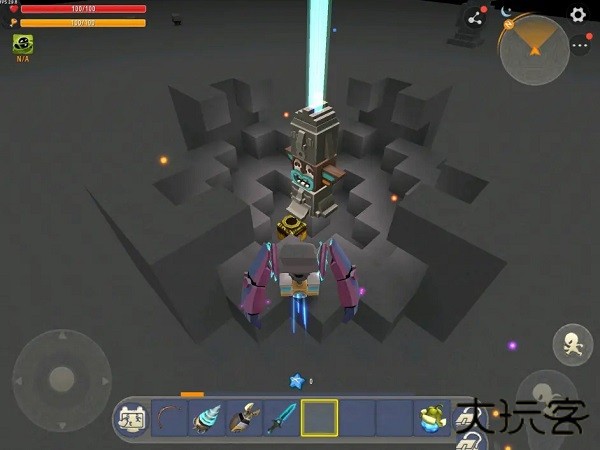Pick the green and yellow item hotbar slot
The height and width of the screenshot is (450, 600).
432,418
